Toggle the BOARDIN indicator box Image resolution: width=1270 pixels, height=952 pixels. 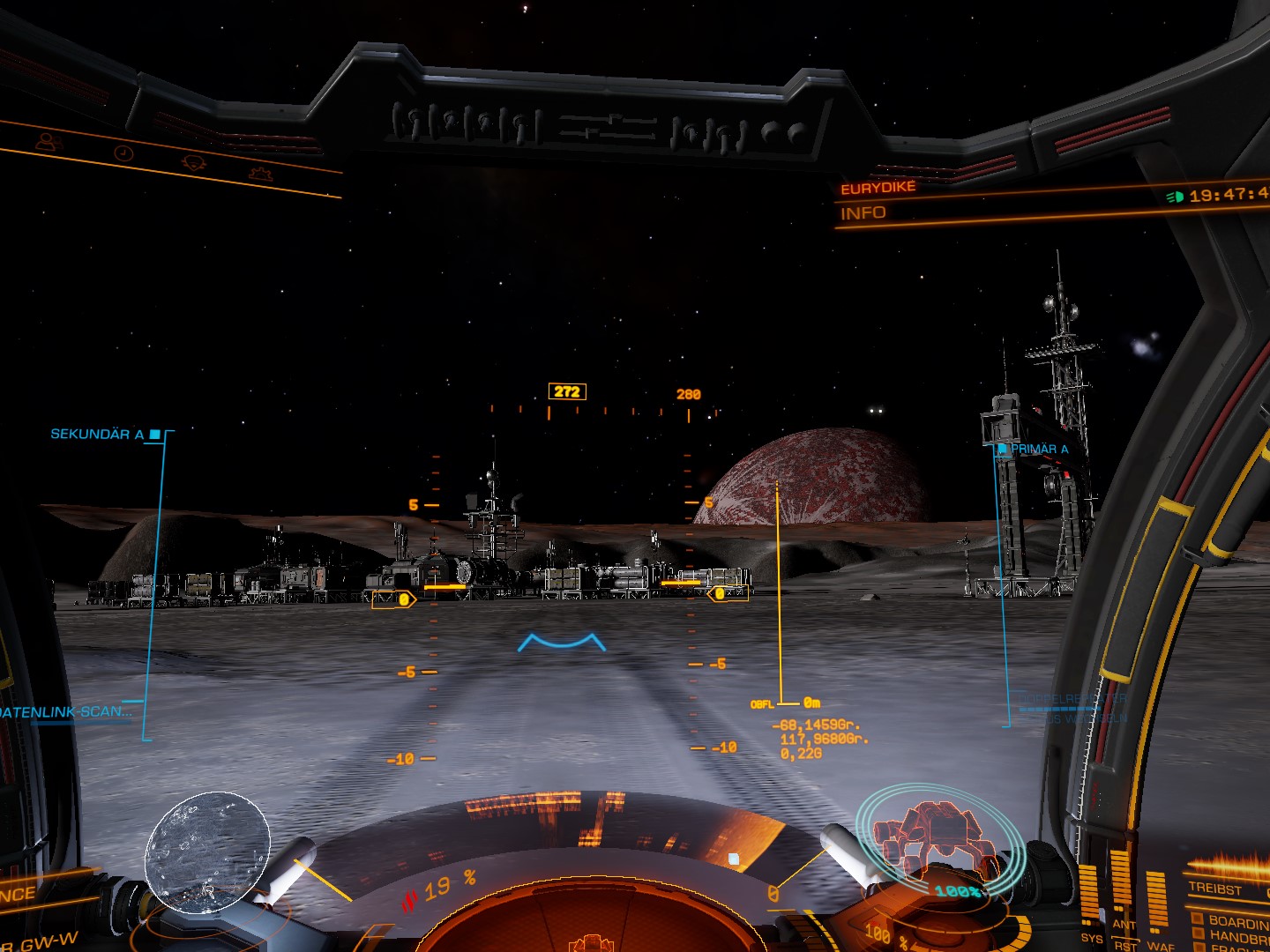point(1198,919)
